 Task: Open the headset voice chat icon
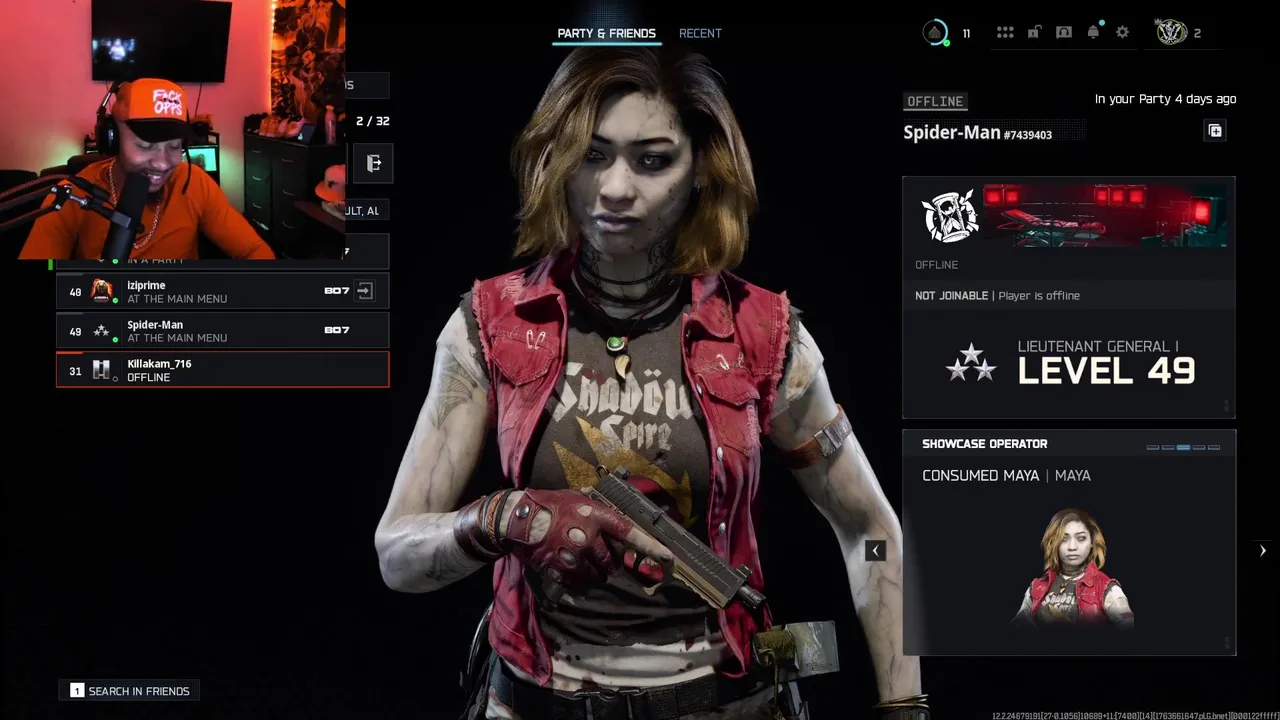point(1064,33)
